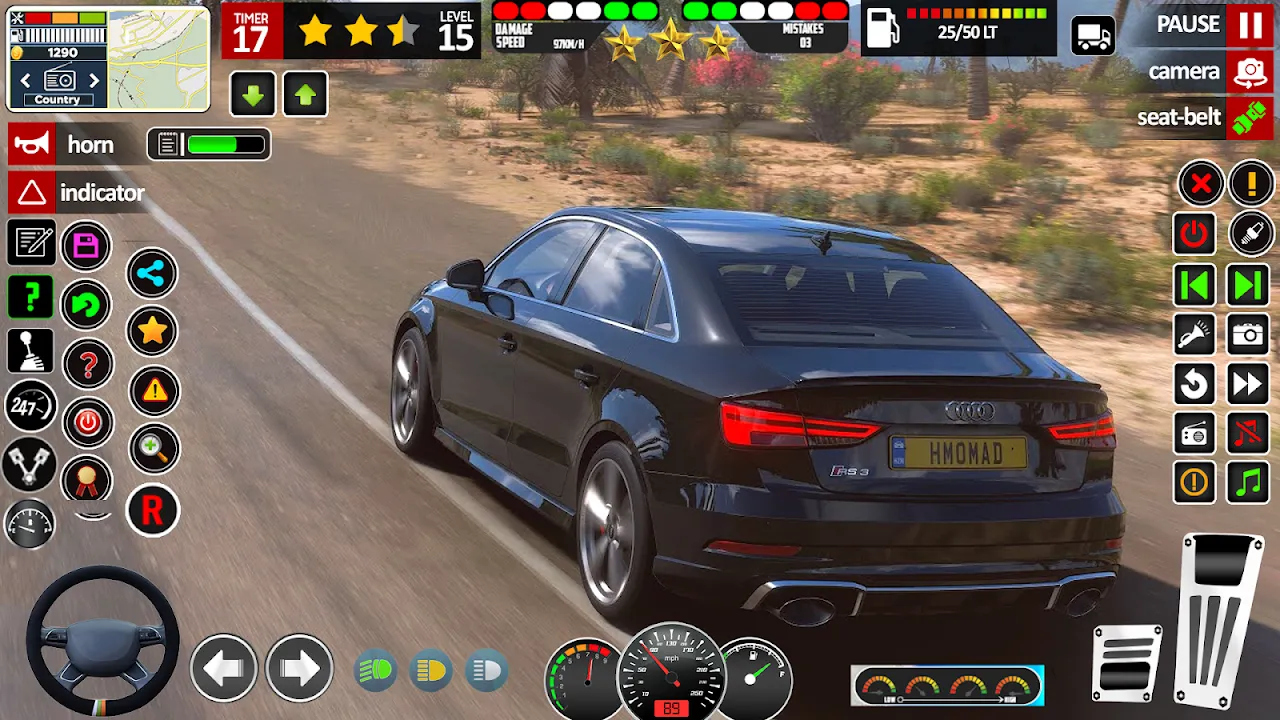Honk the horn
The width and height of the screenshot is (1280, 720).
(32, 145)
